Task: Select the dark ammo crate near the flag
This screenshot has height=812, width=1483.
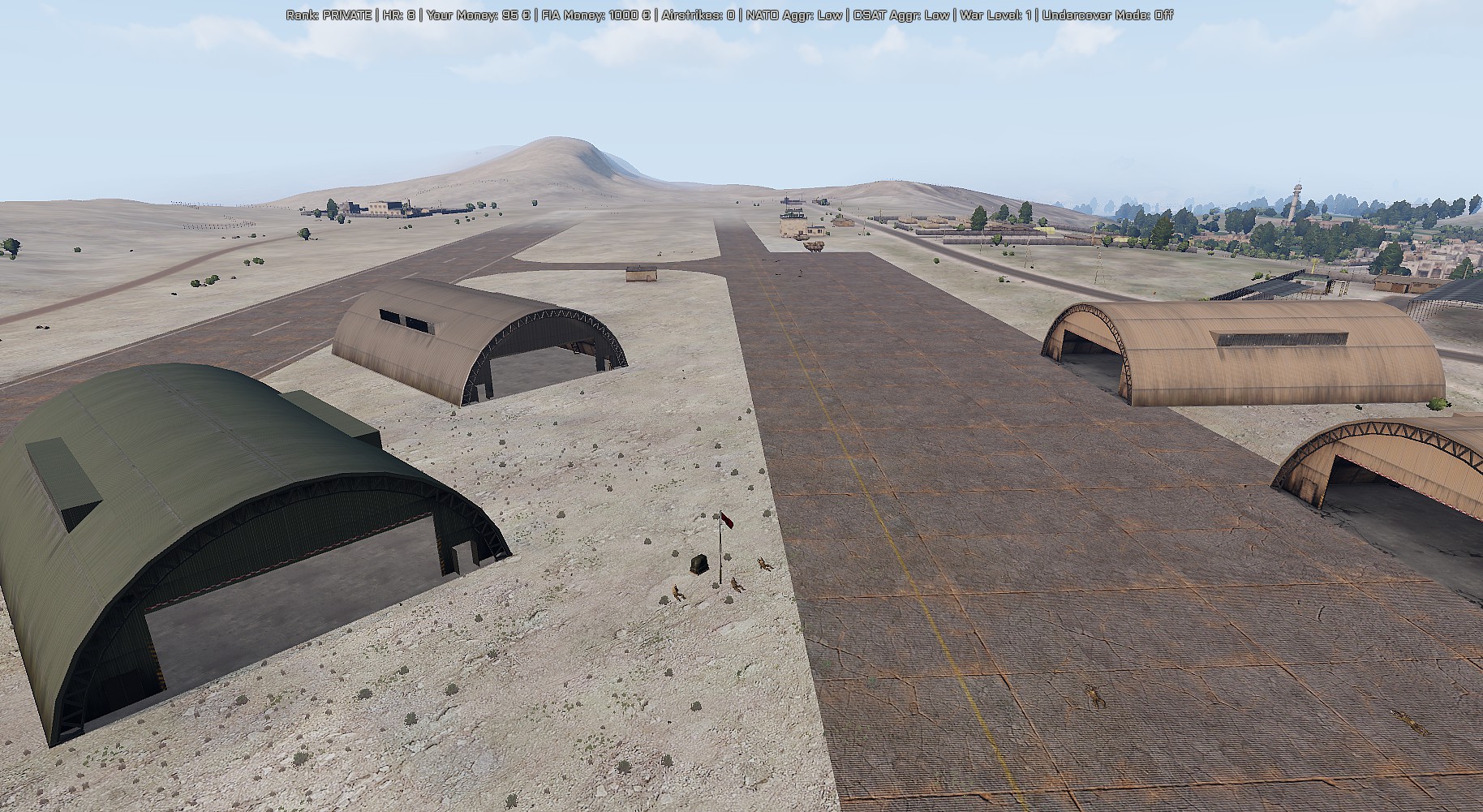Action: click(x=699, y=564)
